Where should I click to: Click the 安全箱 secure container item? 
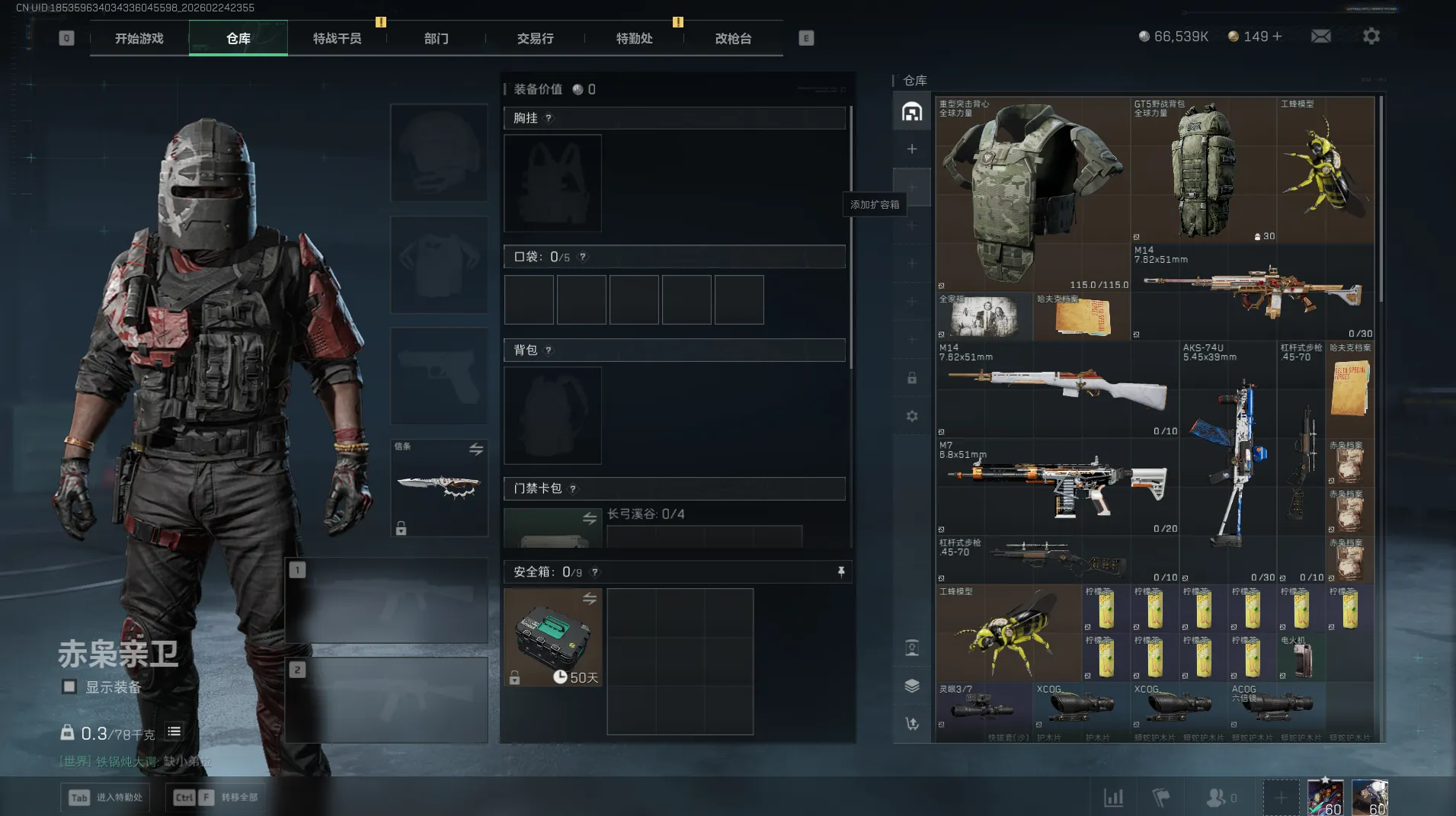tap(553, 637)
